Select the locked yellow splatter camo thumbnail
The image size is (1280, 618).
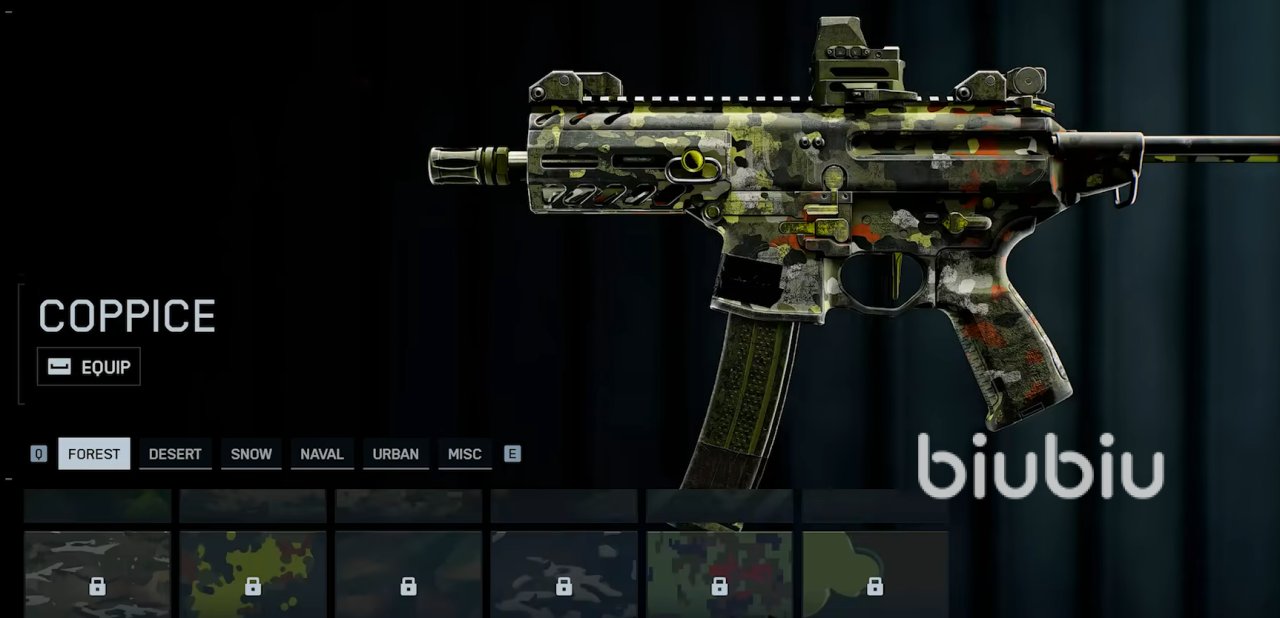click(253, 574)
